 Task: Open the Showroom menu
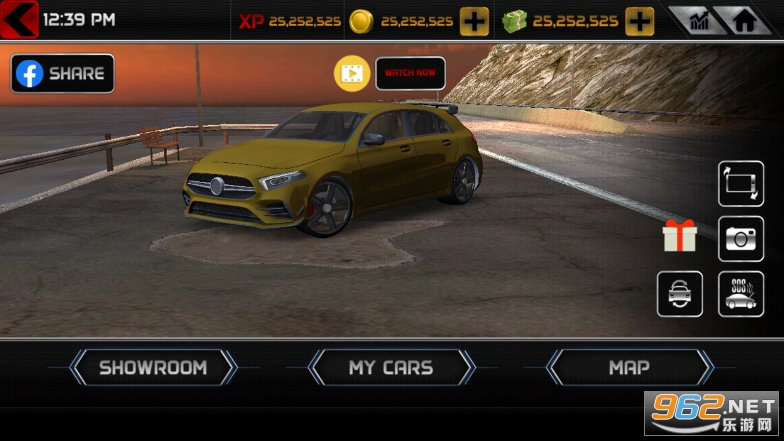coord(153,368)
